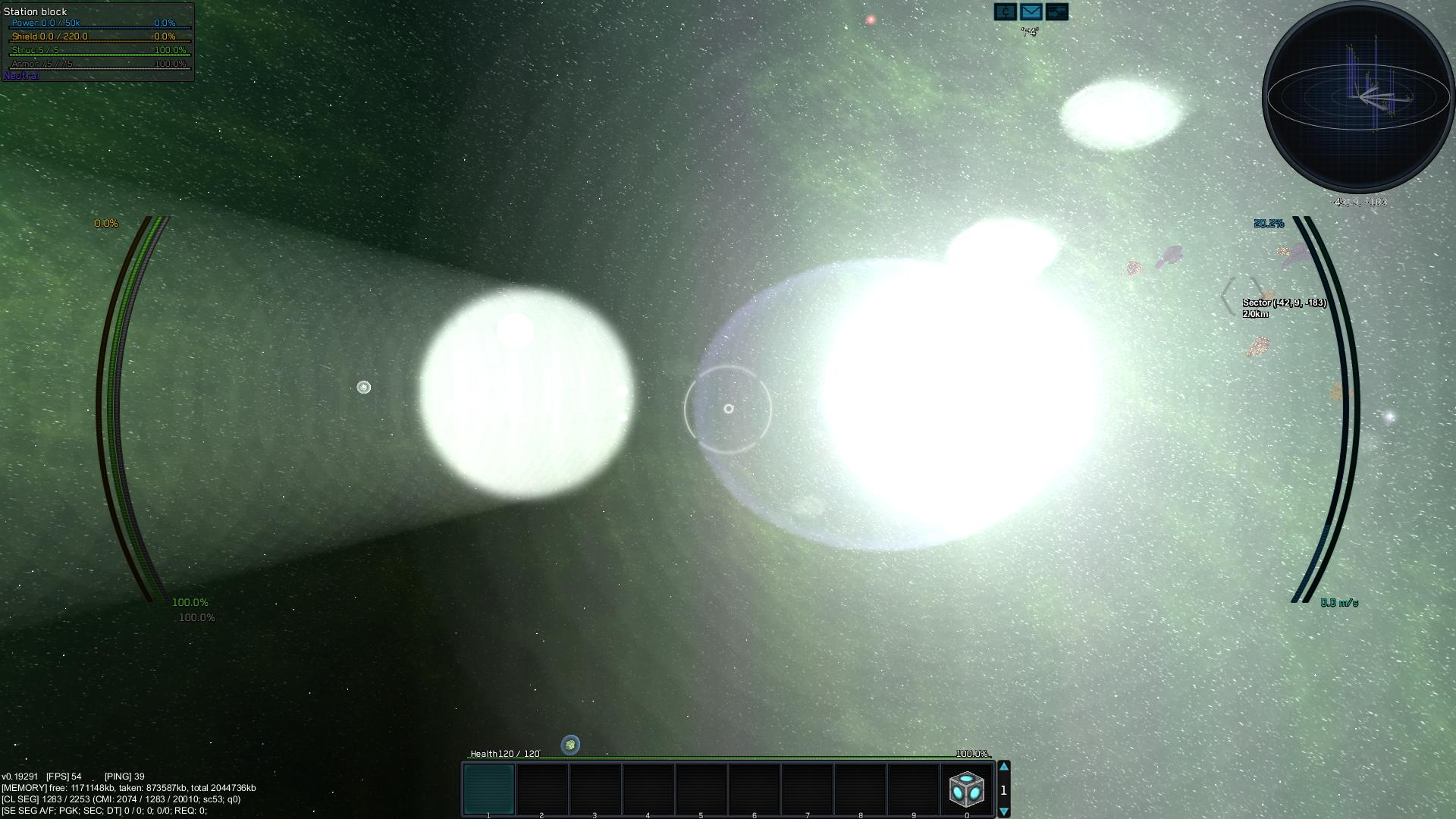Open the mail envelope icon
Screen dimensions: 1456x819
coord(1031,11)
